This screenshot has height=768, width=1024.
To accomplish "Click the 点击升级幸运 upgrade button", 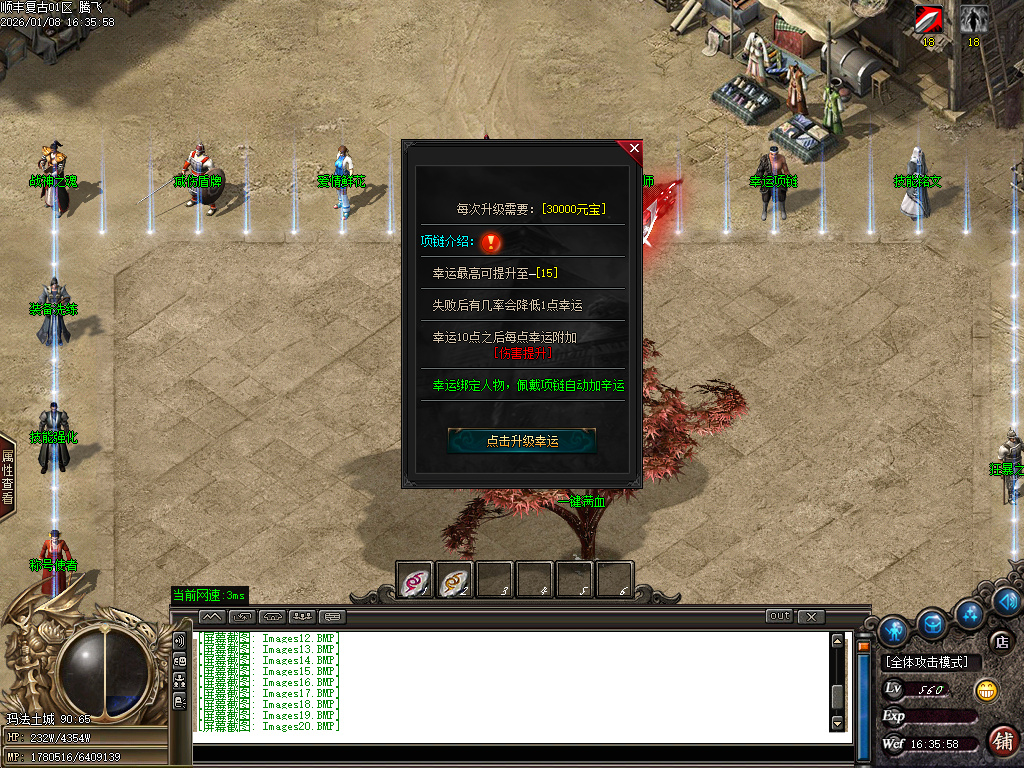I will pyautogui.click(x=522, y=440).
